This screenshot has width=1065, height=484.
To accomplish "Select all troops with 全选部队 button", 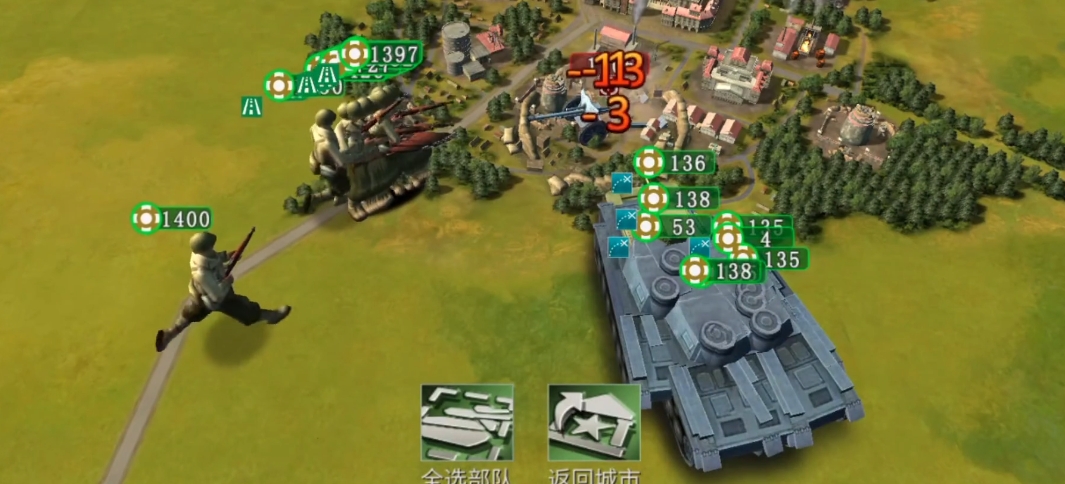I will click(x=467, y=422).
